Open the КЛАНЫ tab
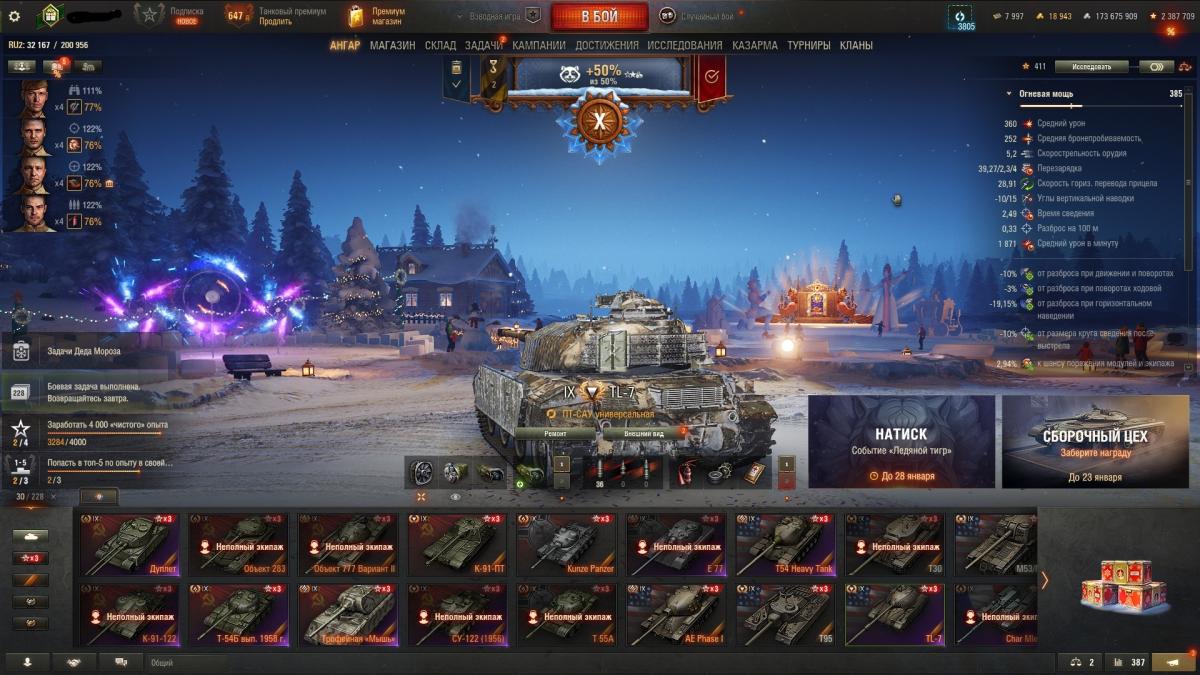 tap(856, 45)
